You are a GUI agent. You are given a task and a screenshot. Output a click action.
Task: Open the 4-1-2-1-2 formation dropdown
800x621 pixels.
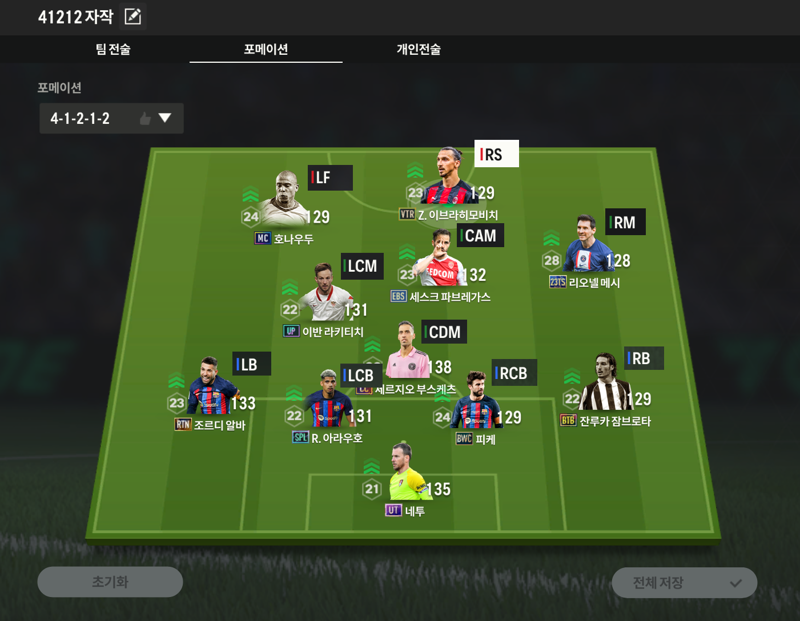[111, 119]
